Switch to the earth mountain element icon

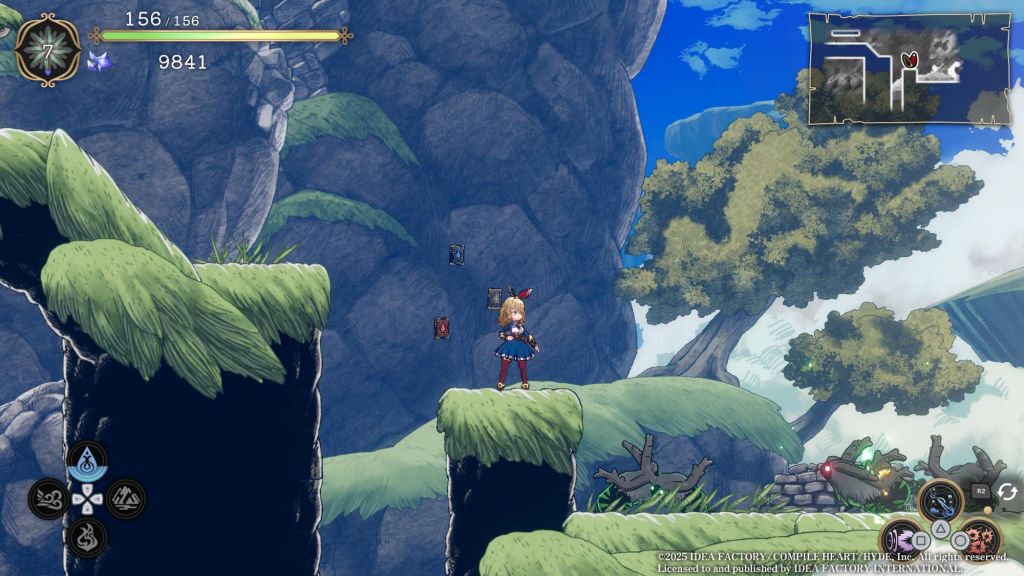126,498
